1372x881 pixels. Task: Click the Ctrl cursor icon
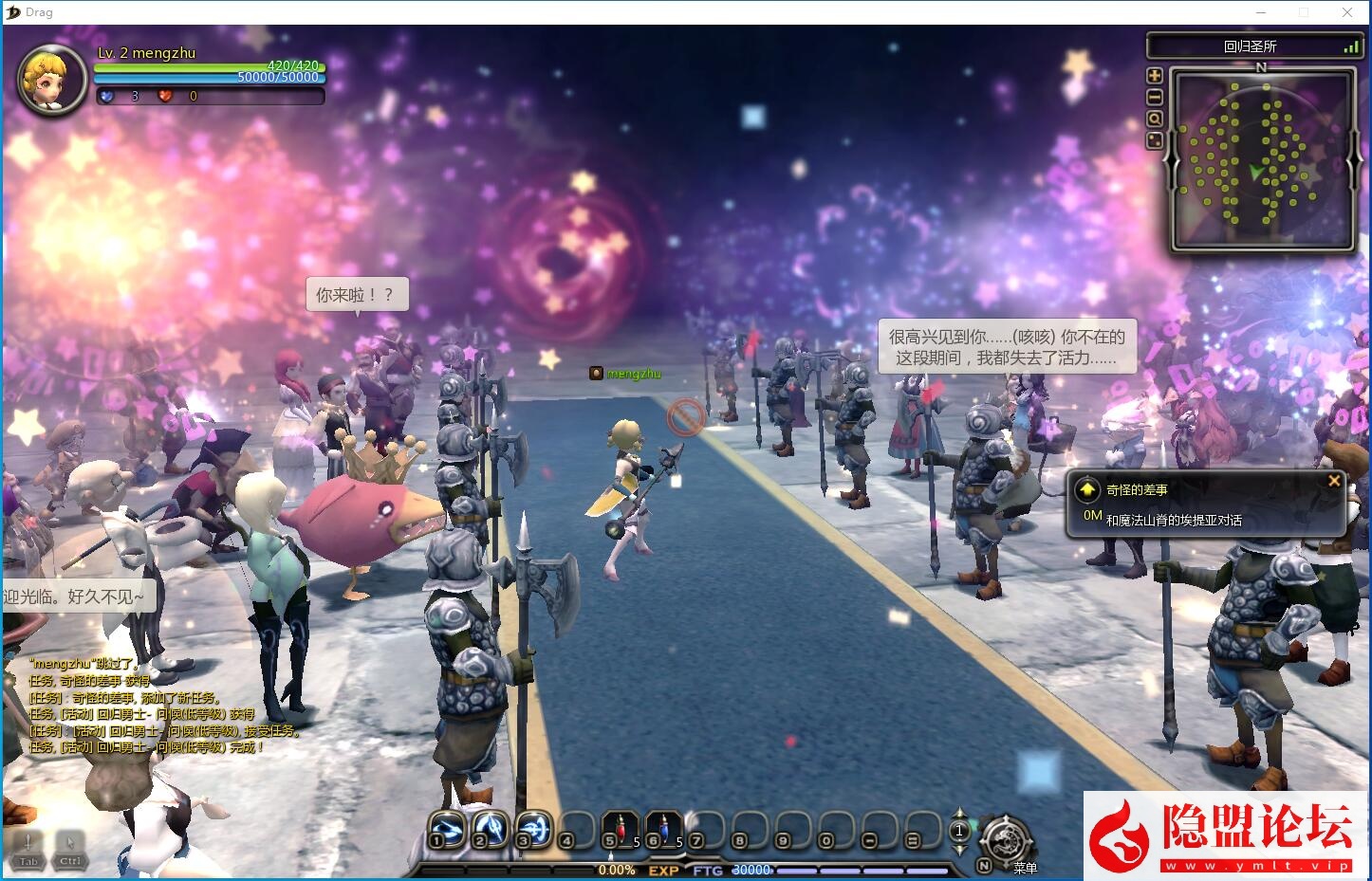70,848
